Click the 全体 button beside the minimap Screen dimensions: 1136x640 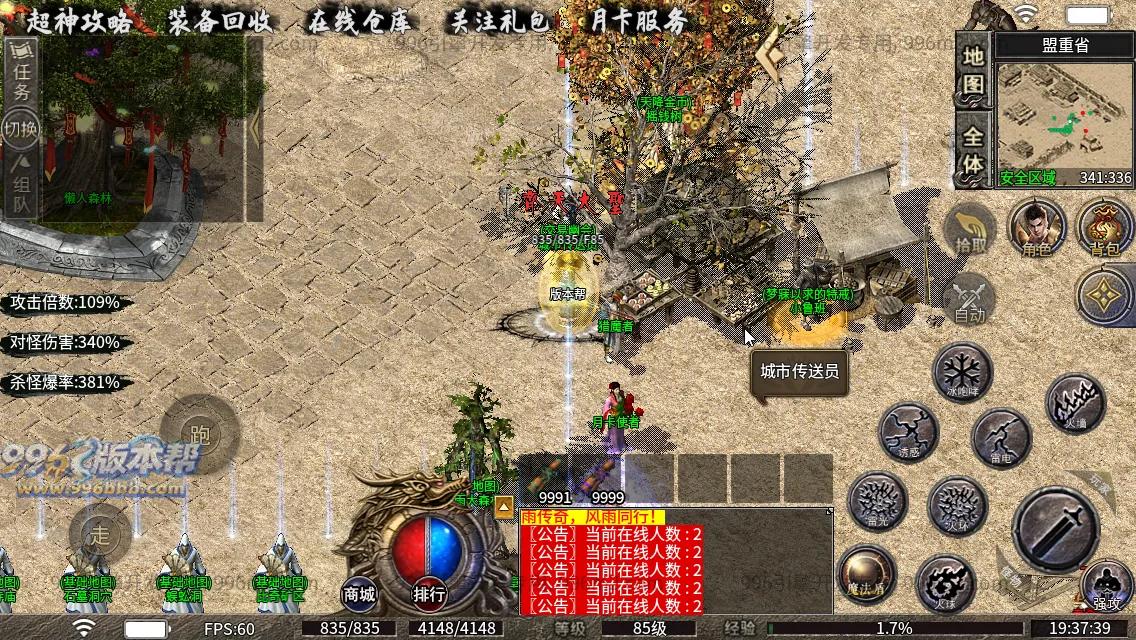pos(974,150)
